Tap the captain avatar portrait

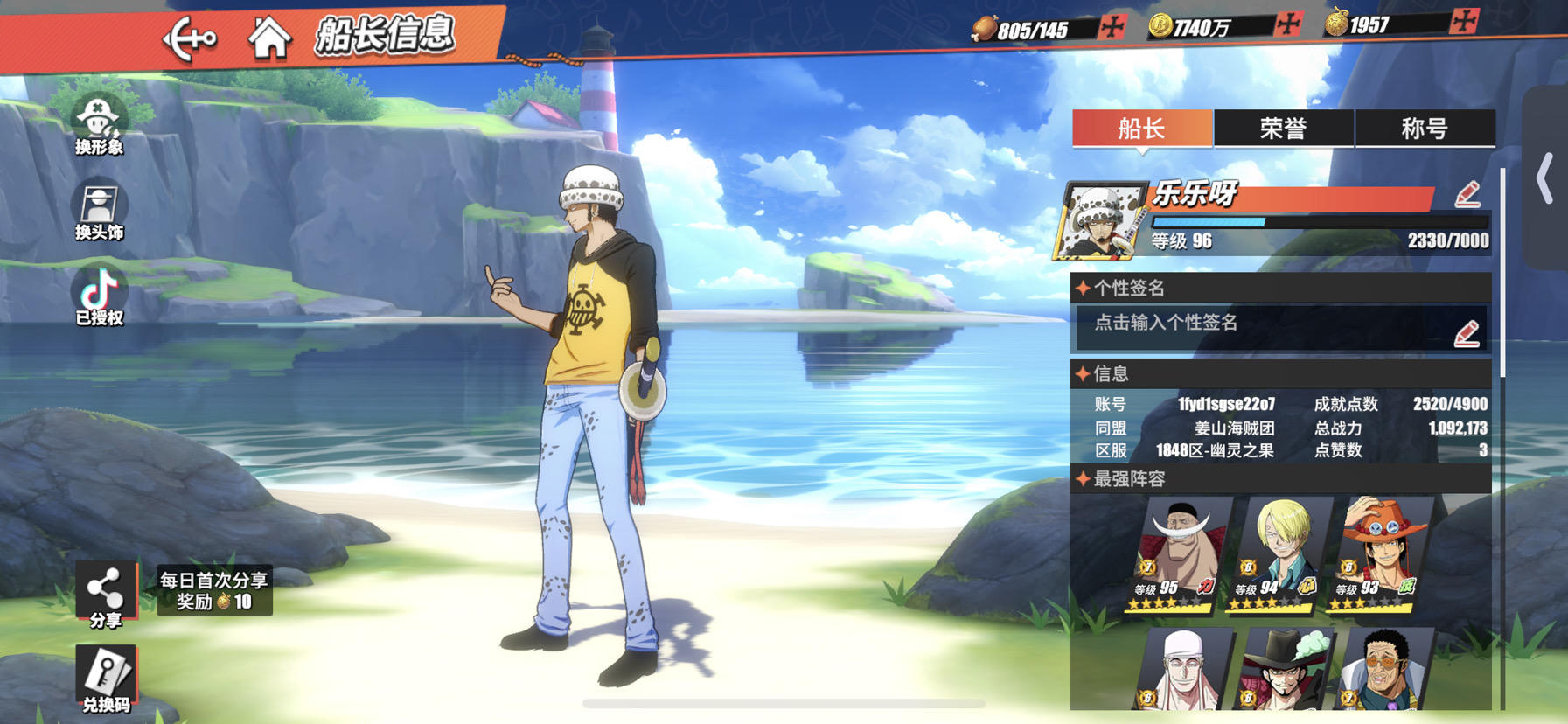[1099, 222]
